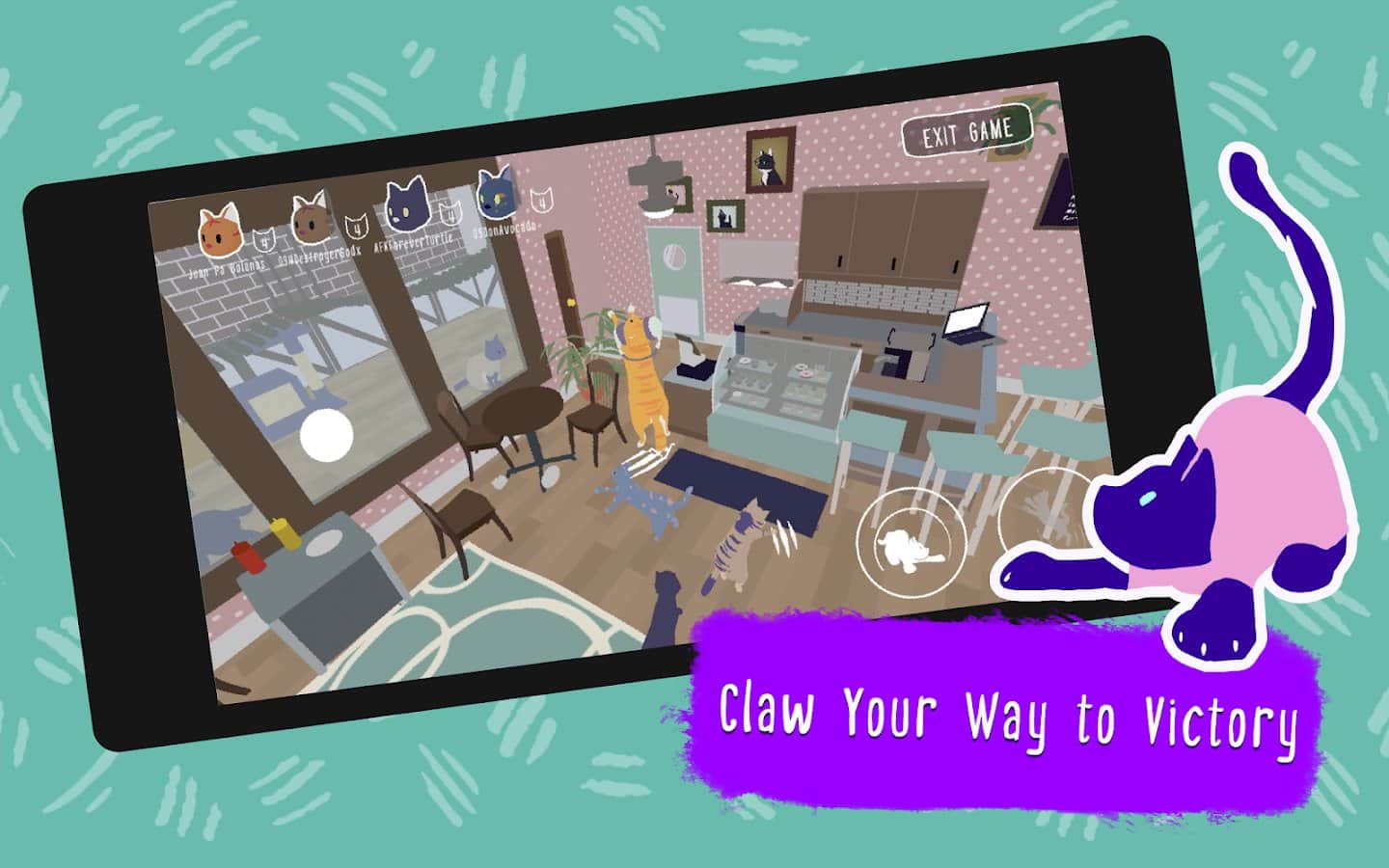This screenshot has width=1389, height=868.
Task: Pick the navy blue cat with green eyes avatar
Action: pos(495,191)
